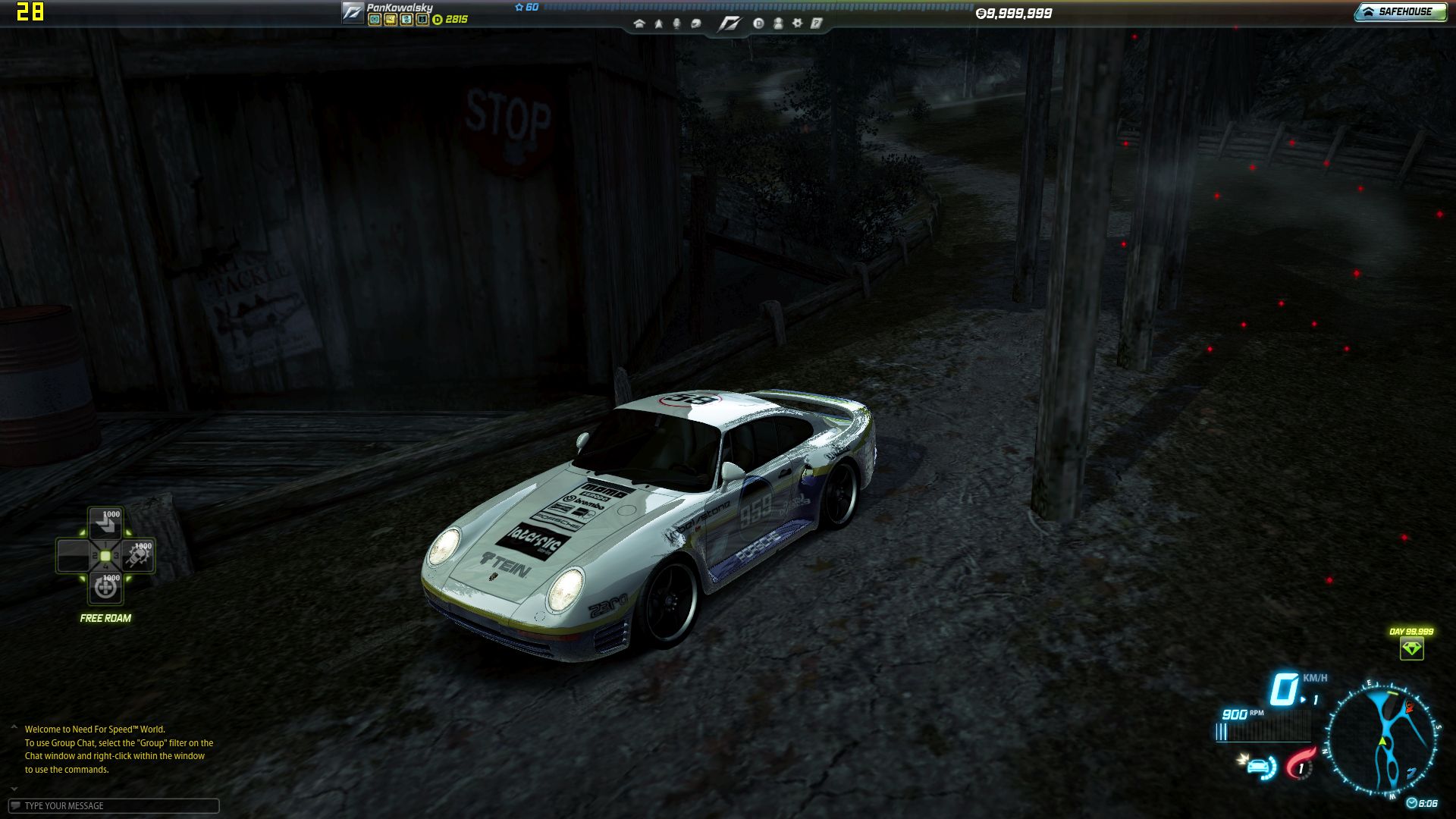Open the house icon in top toolbar
Viewport: 1456px width, 819px height.
coord(639,24)
